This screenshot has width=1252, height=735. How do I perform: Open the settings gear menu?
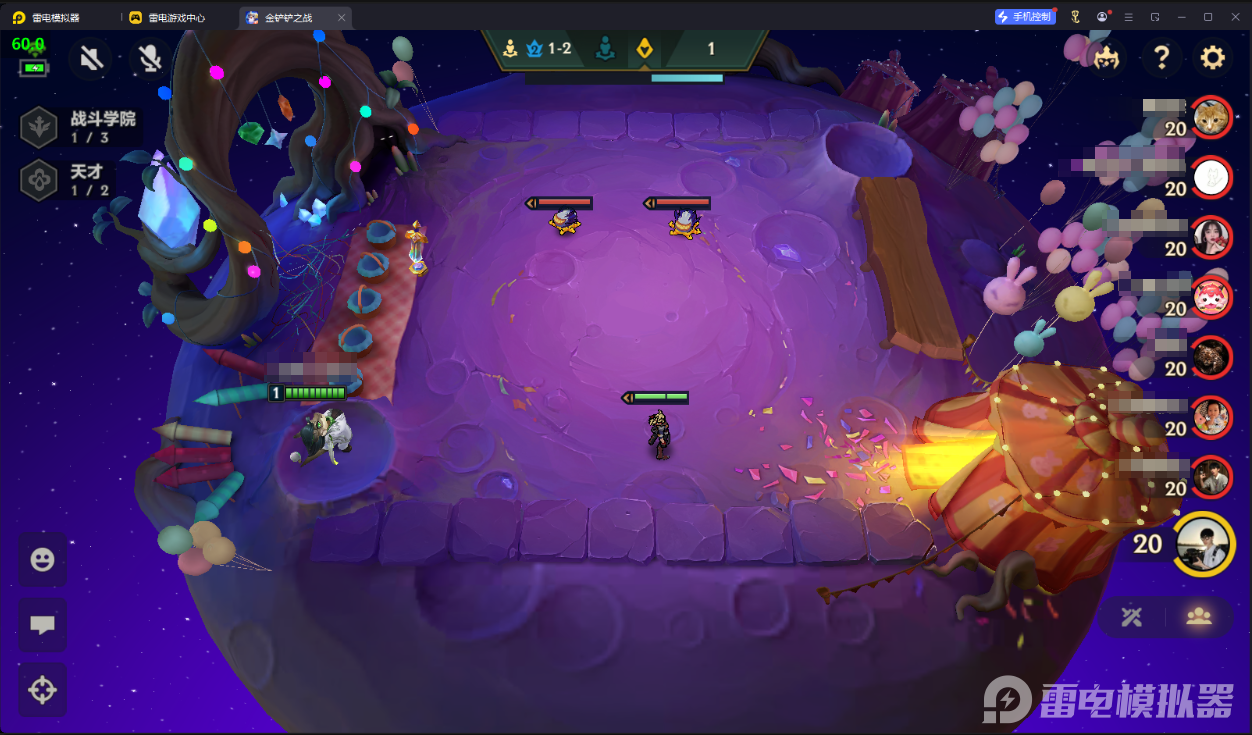[1213, 58]
